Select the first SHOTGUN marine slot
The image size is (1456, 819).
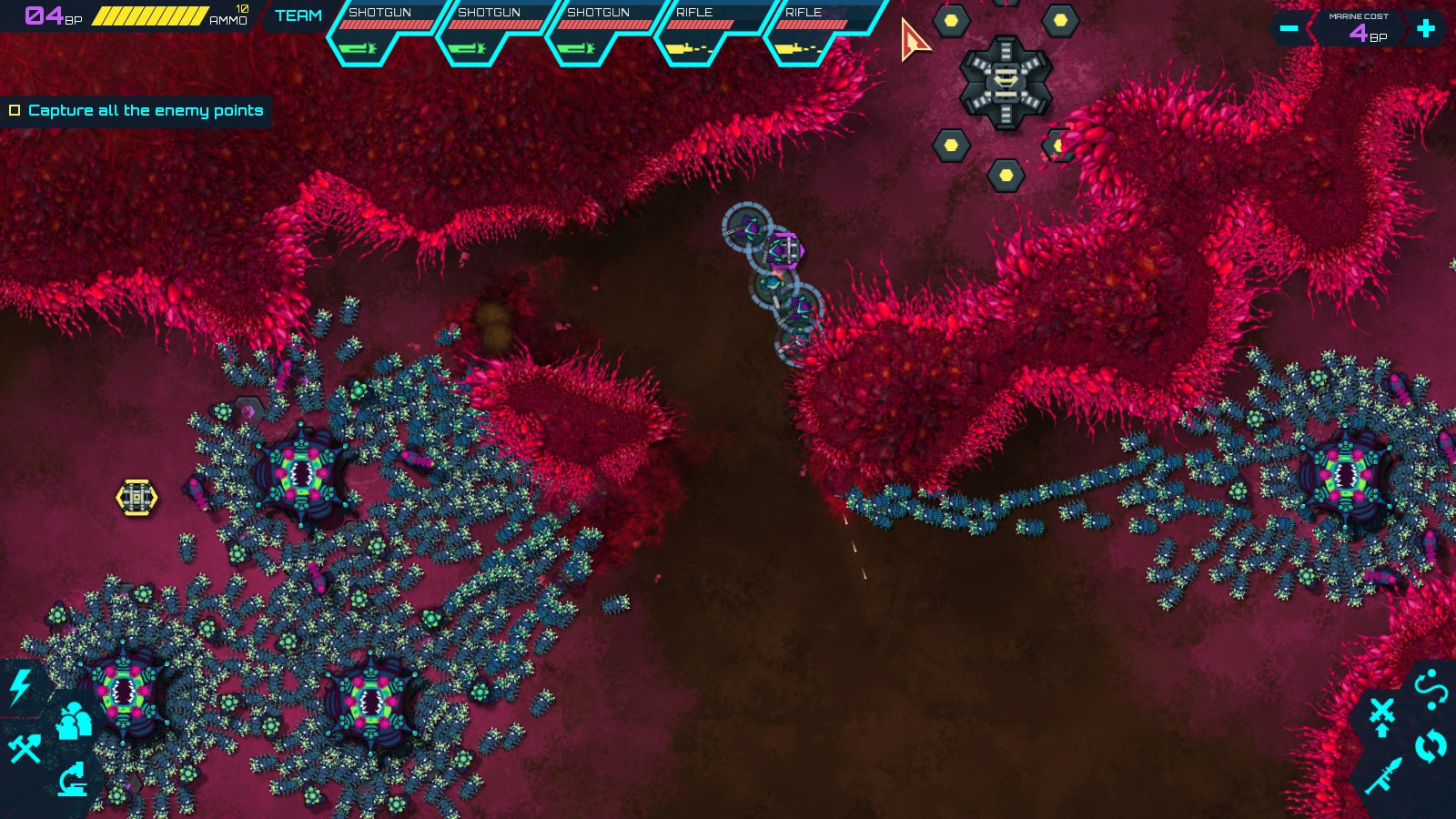pos(384,27)
